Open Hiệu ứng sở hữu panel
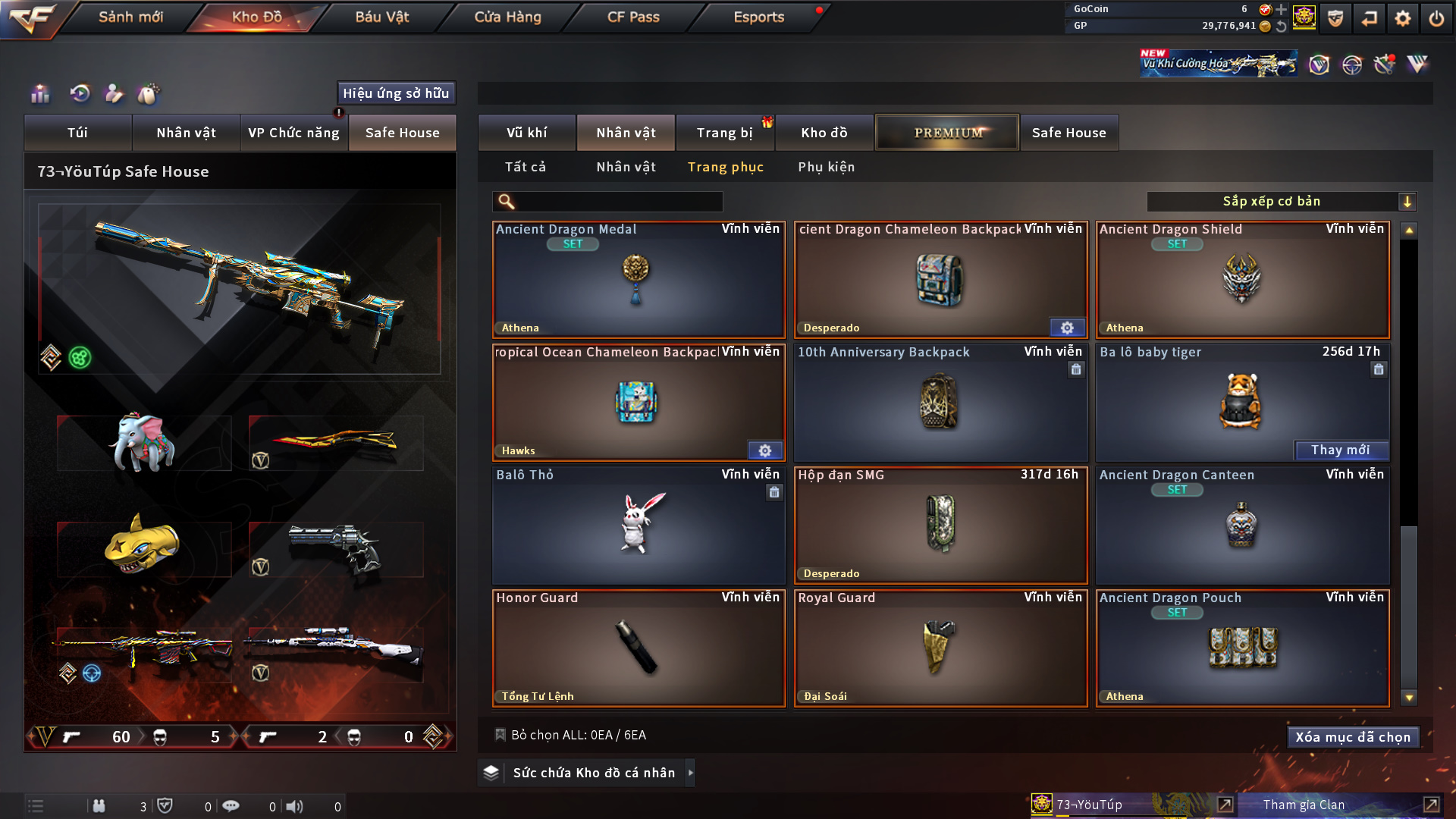 click(x=396, y=93)
